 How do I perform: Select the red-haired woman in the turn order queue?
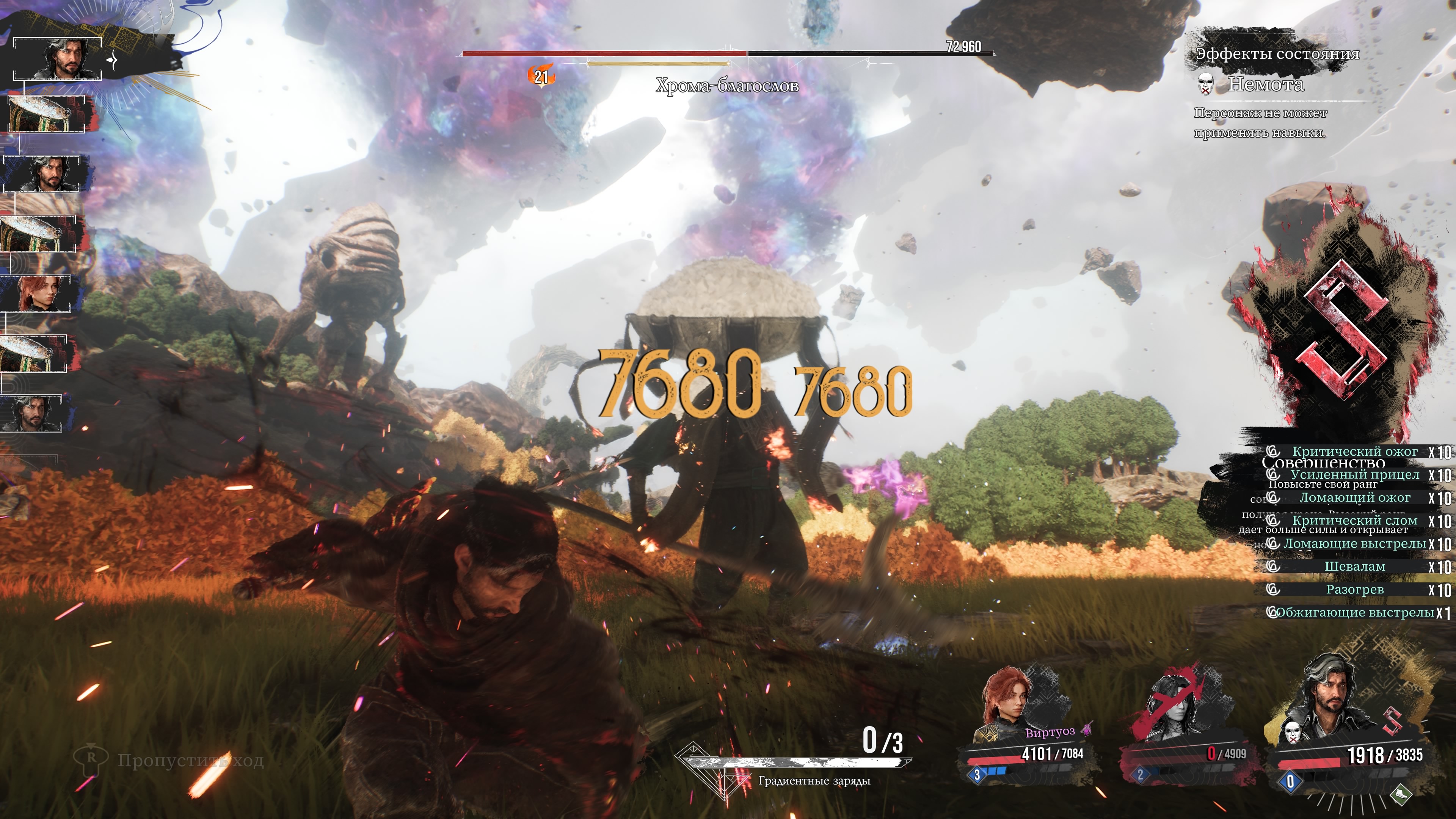(x=37, y=293)
